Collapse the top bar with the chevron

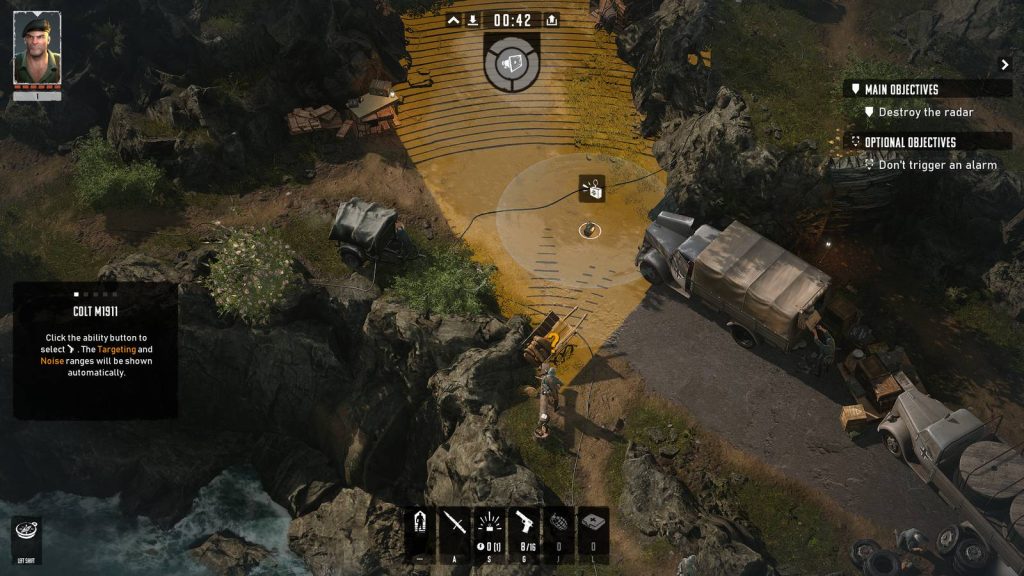click(454, 20)
